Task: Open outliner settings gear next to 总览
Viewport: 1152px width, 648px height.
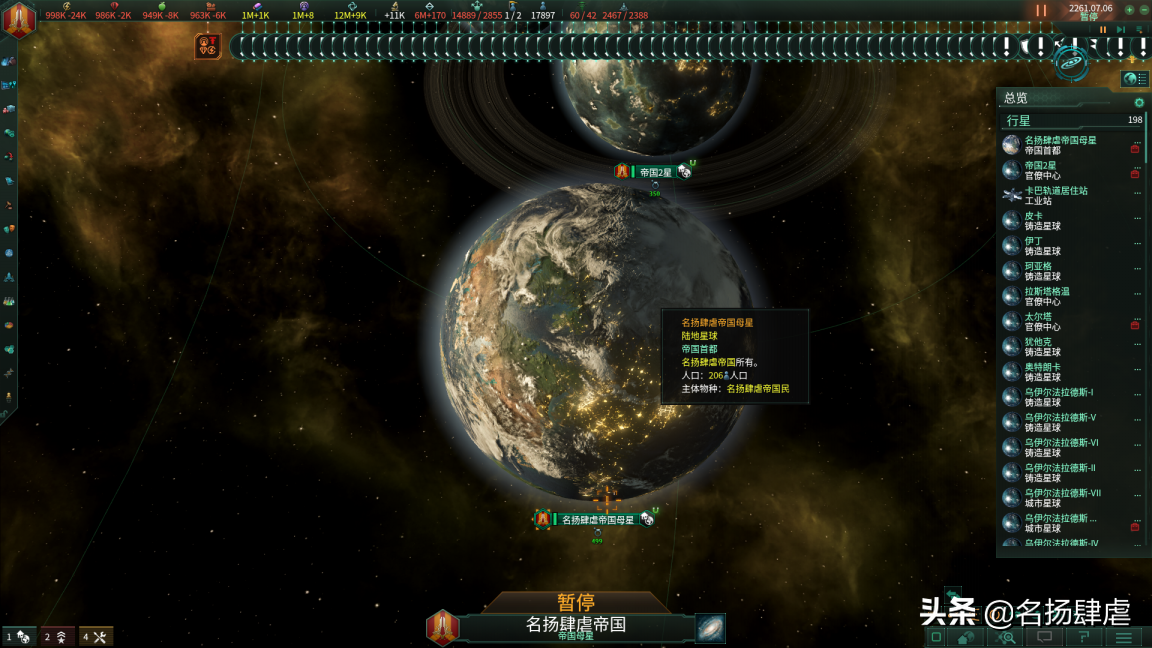Action: point(1139,102)
